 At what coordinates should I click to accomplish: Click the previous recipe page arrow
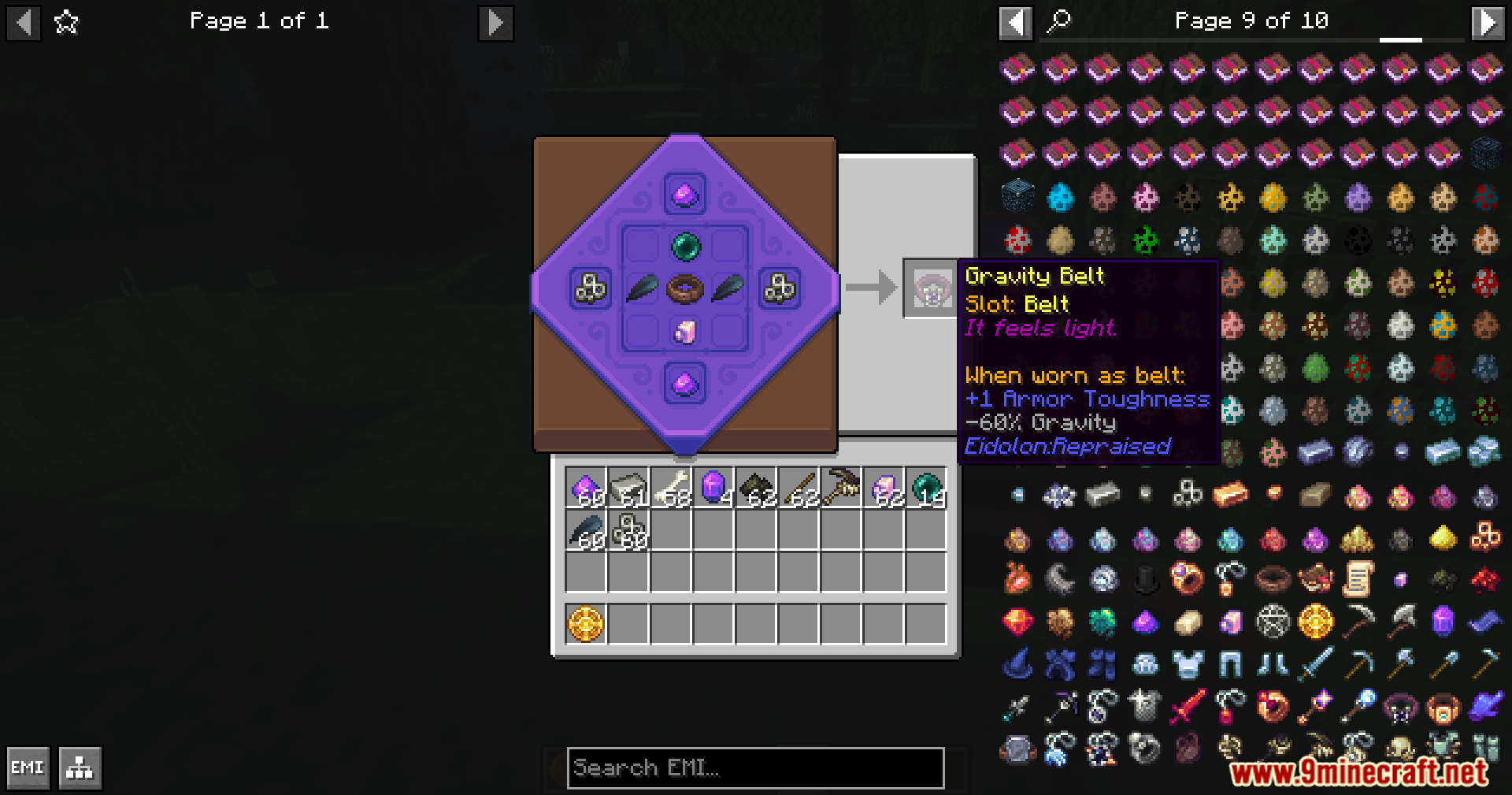click(24, 21)
